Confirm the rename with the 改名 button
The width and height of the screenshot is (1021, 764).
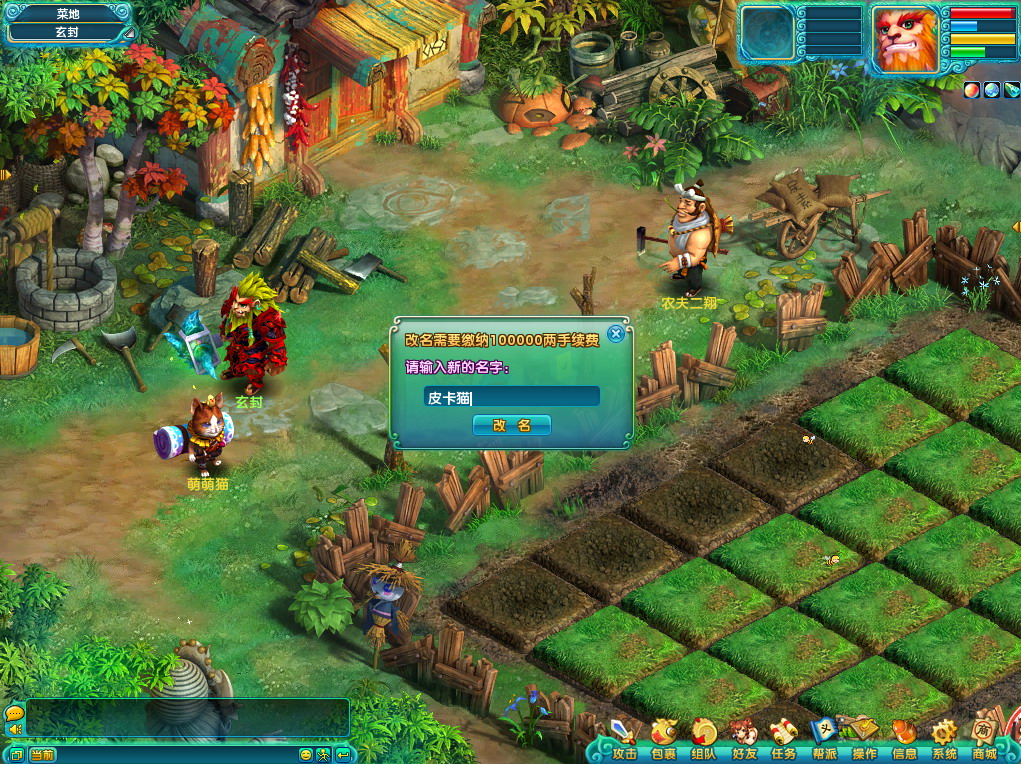pyautogui.click(x=511, y=425)
